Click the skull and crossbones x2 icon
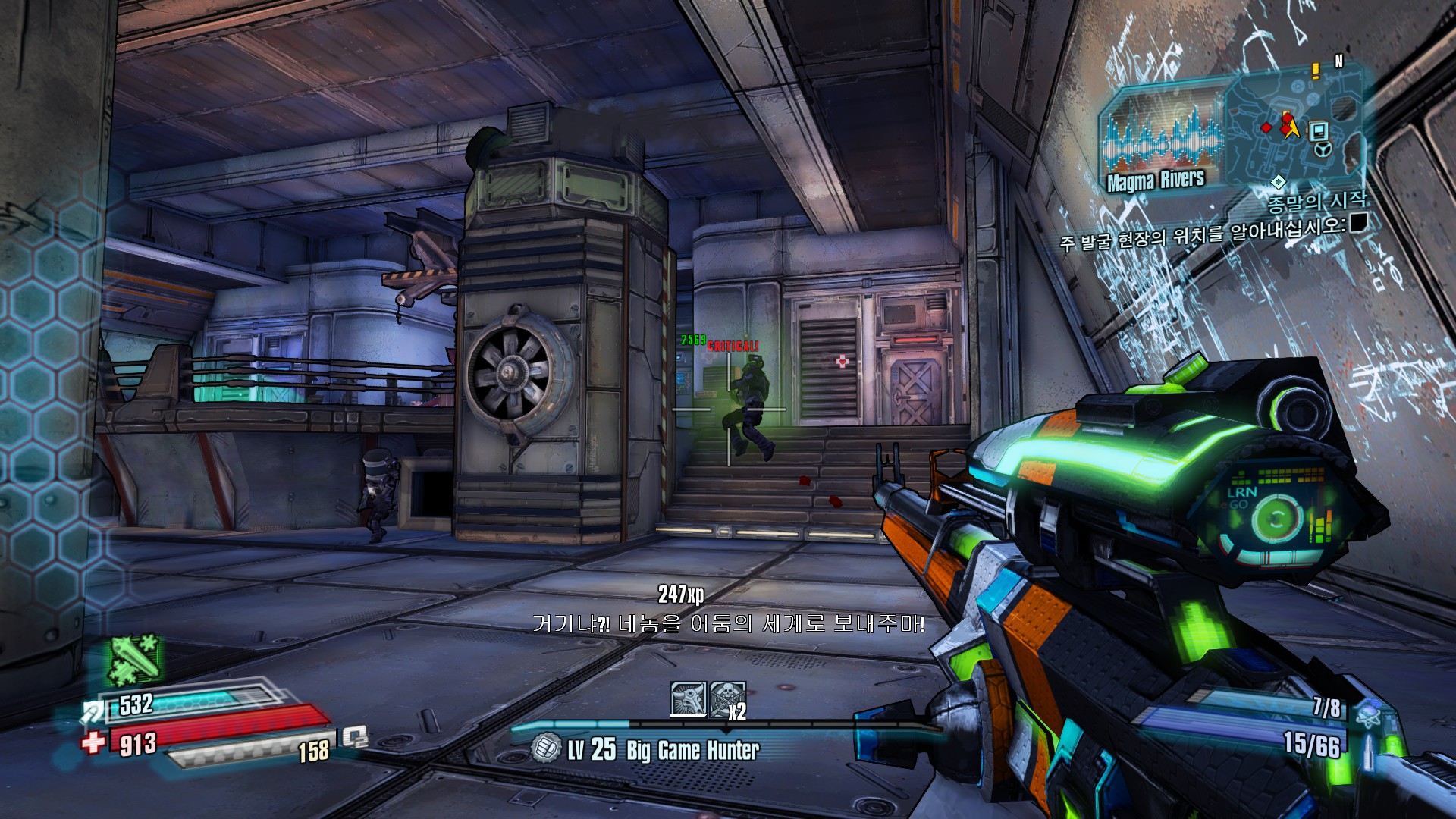The height and width of the screenshot is (819, 1456). [726, 699]
